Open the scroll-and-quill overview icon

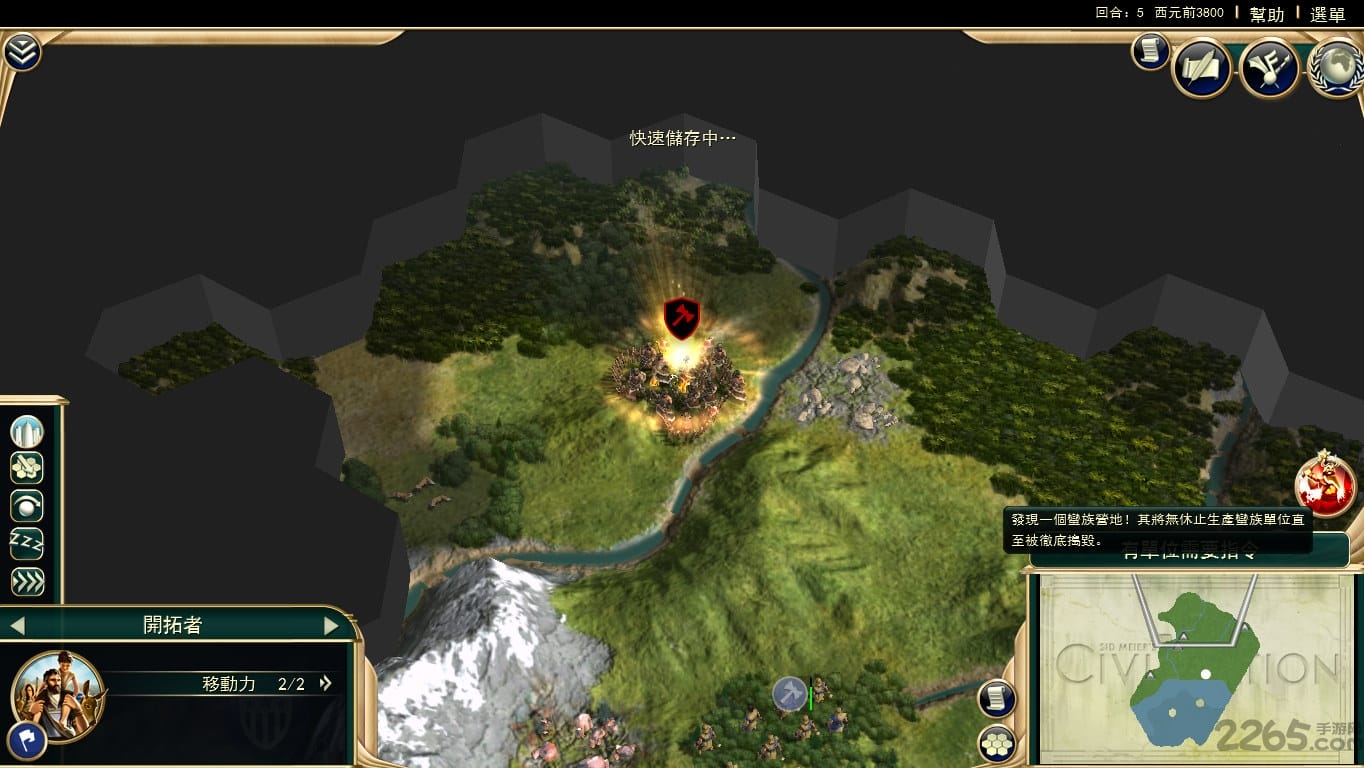pyautogui.click(x=1201, y=66)
